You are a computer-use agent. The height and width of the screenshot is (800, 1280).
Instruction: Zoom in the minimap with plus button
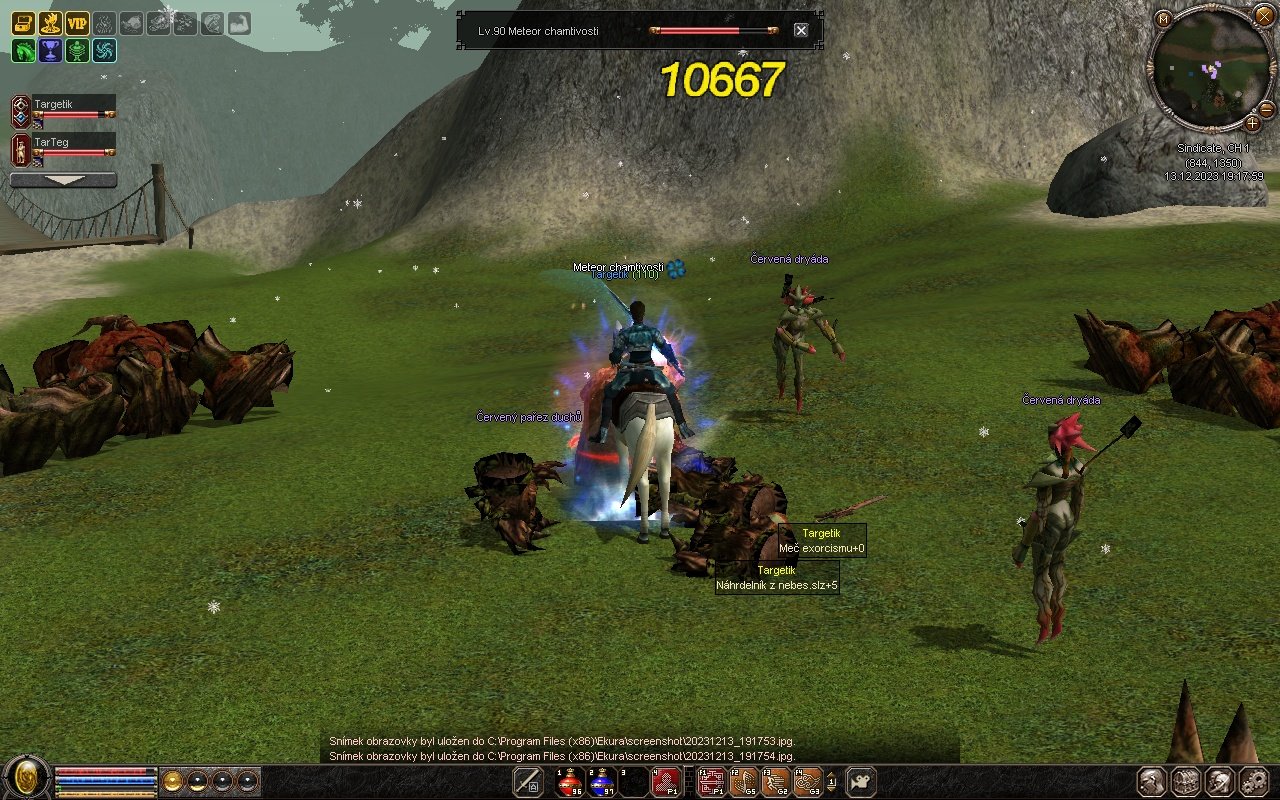pos(1252,123)
